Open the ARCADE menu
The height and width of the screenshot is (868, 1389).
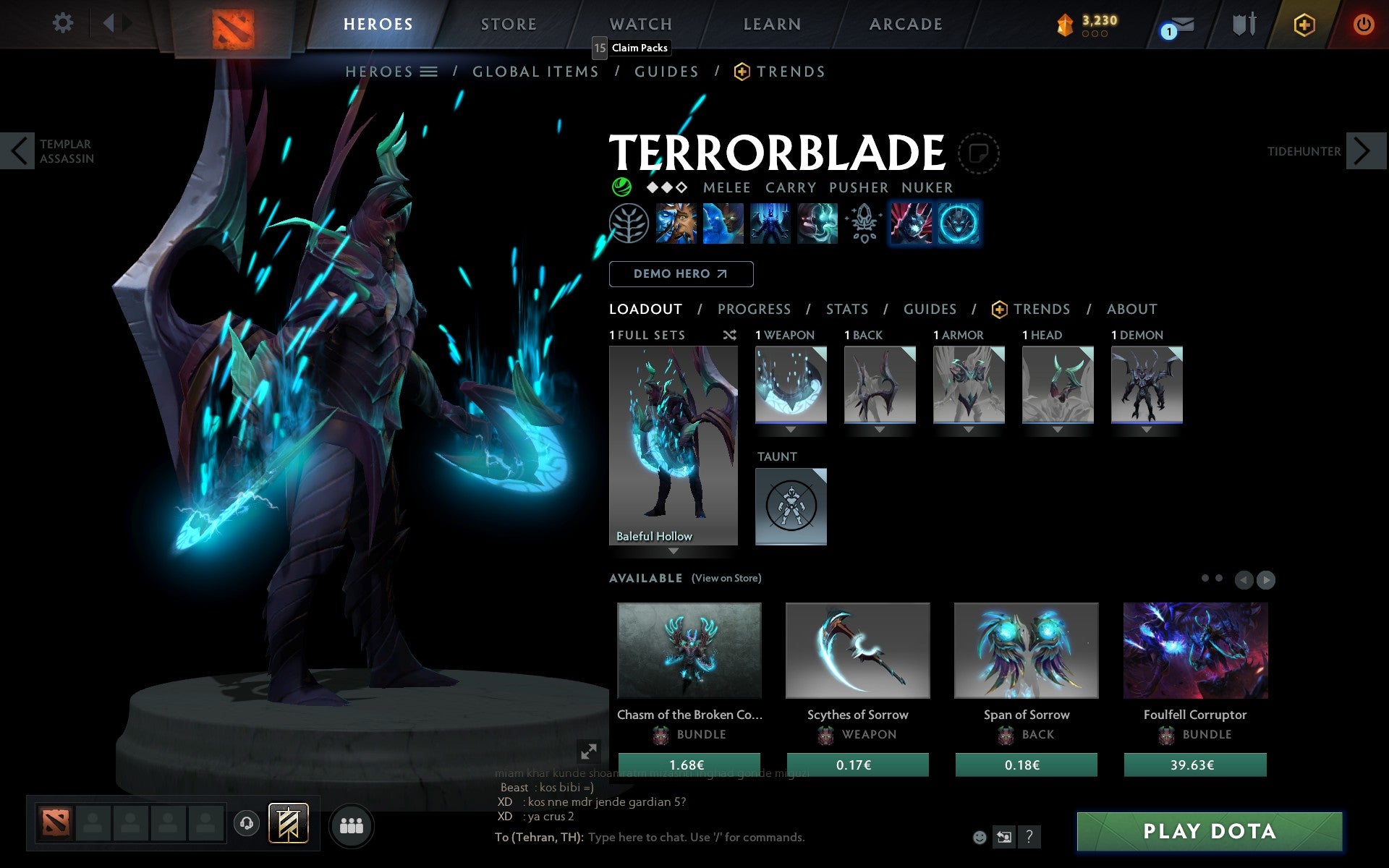(904, 23)
